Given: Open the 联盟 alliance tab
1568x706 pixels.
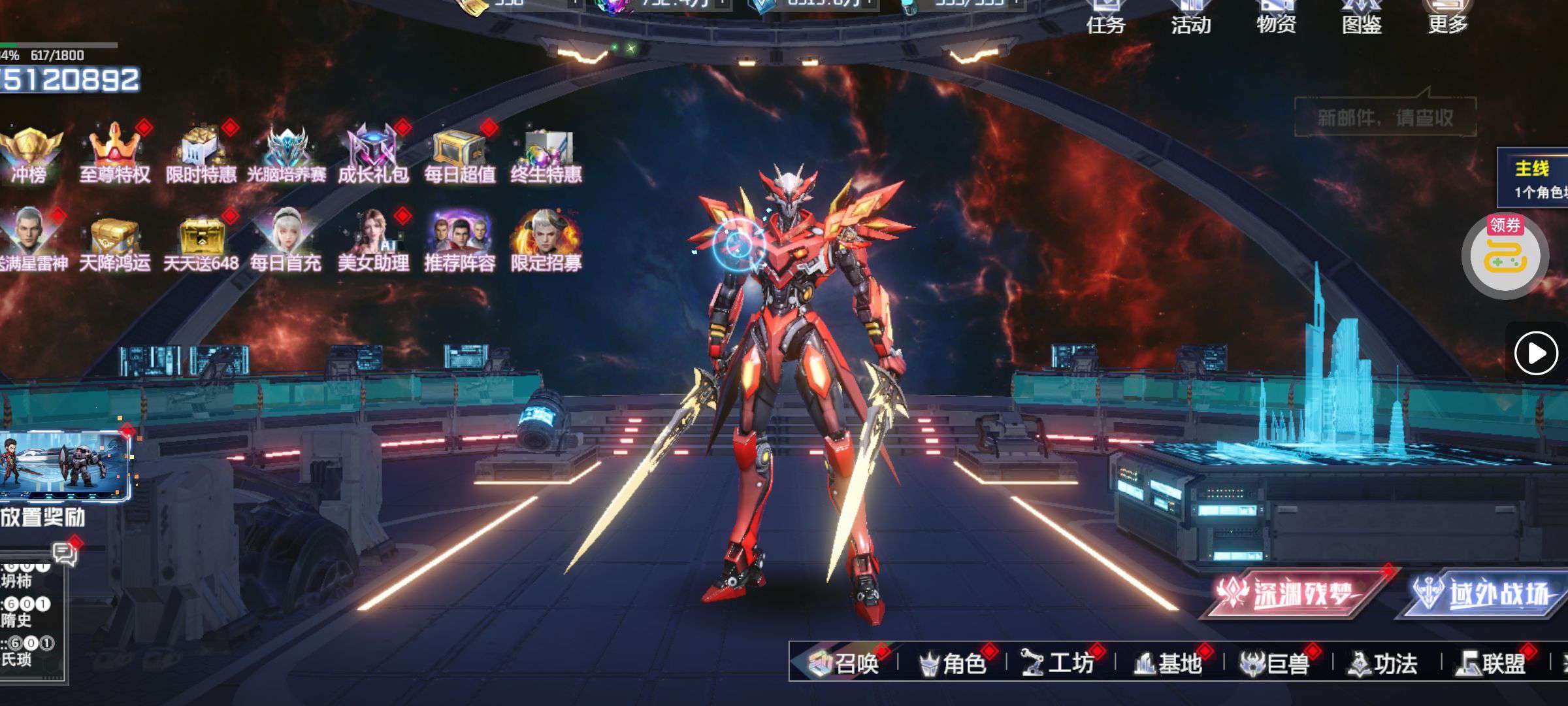Looking at the screenshot, I should tap(1492, 664).
